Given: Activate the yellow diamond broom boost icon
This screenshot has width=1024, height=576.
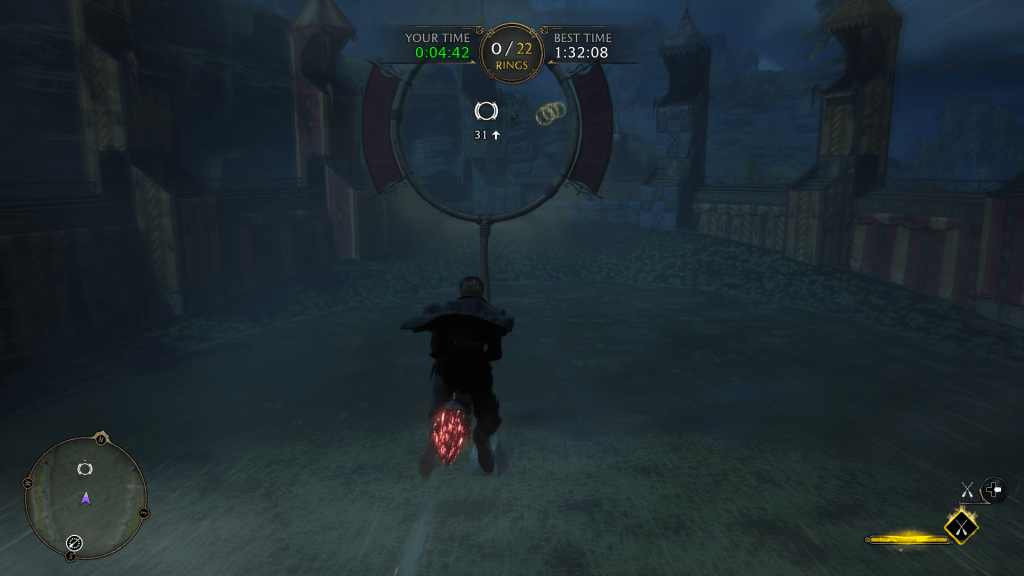Looking at the screenshot, I should pos(962,524).
